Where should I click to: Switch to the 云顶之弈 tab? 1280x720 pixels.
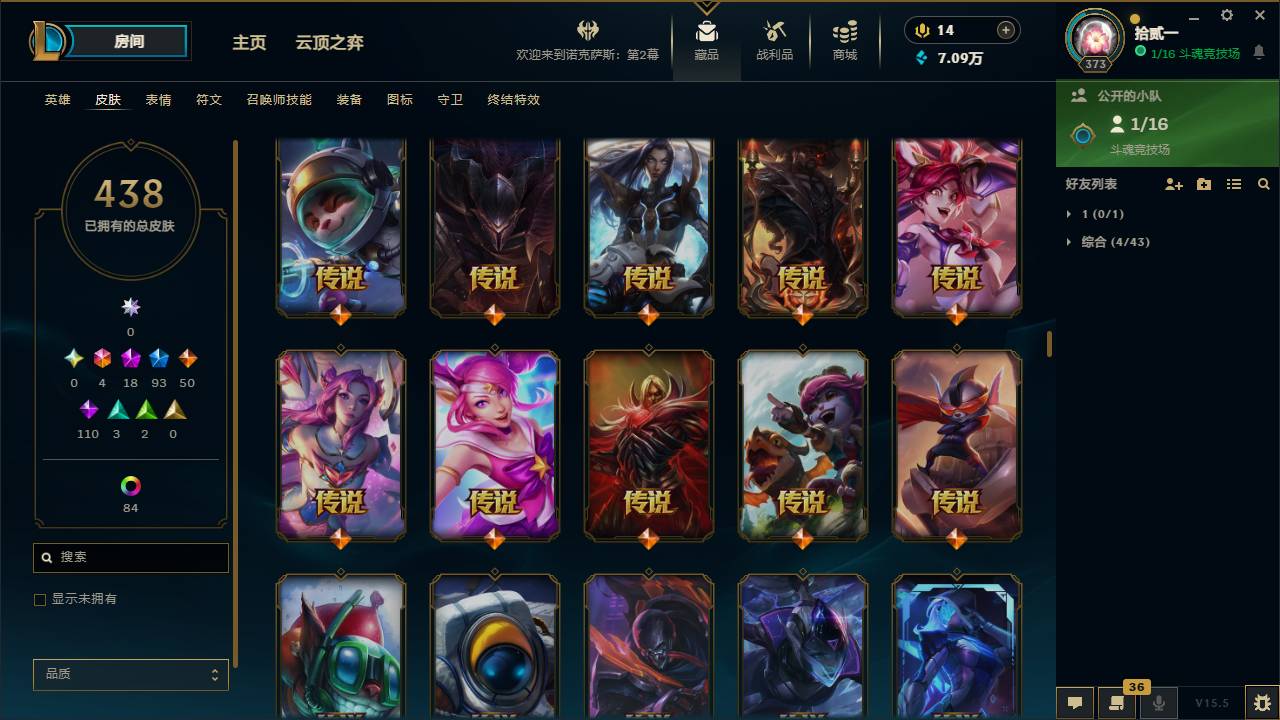coord(331,43)
